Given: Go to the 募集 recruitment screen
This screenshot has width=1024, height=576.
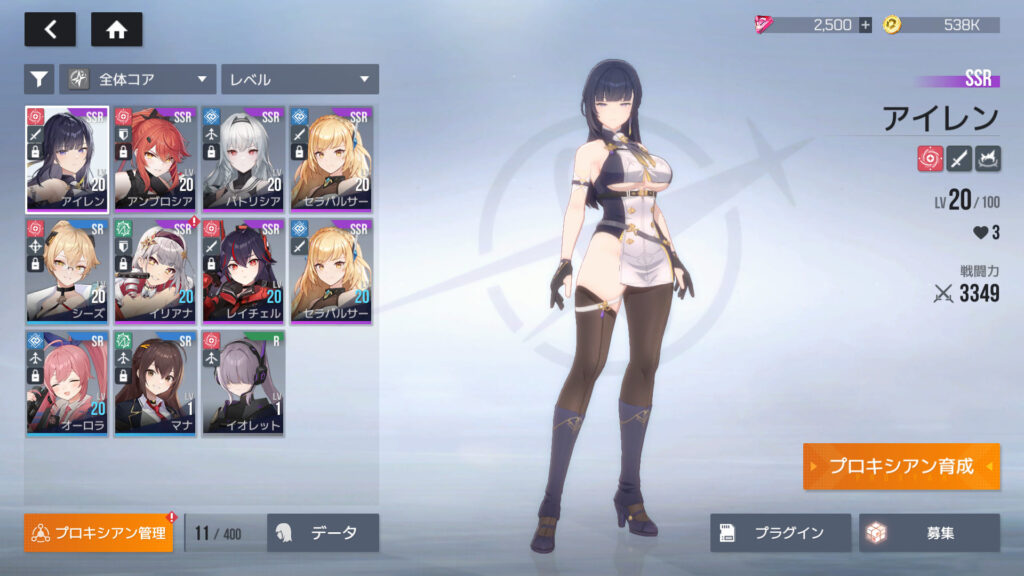Looking at the screenshot, I should pyautogui.click(x=929, y=533).
